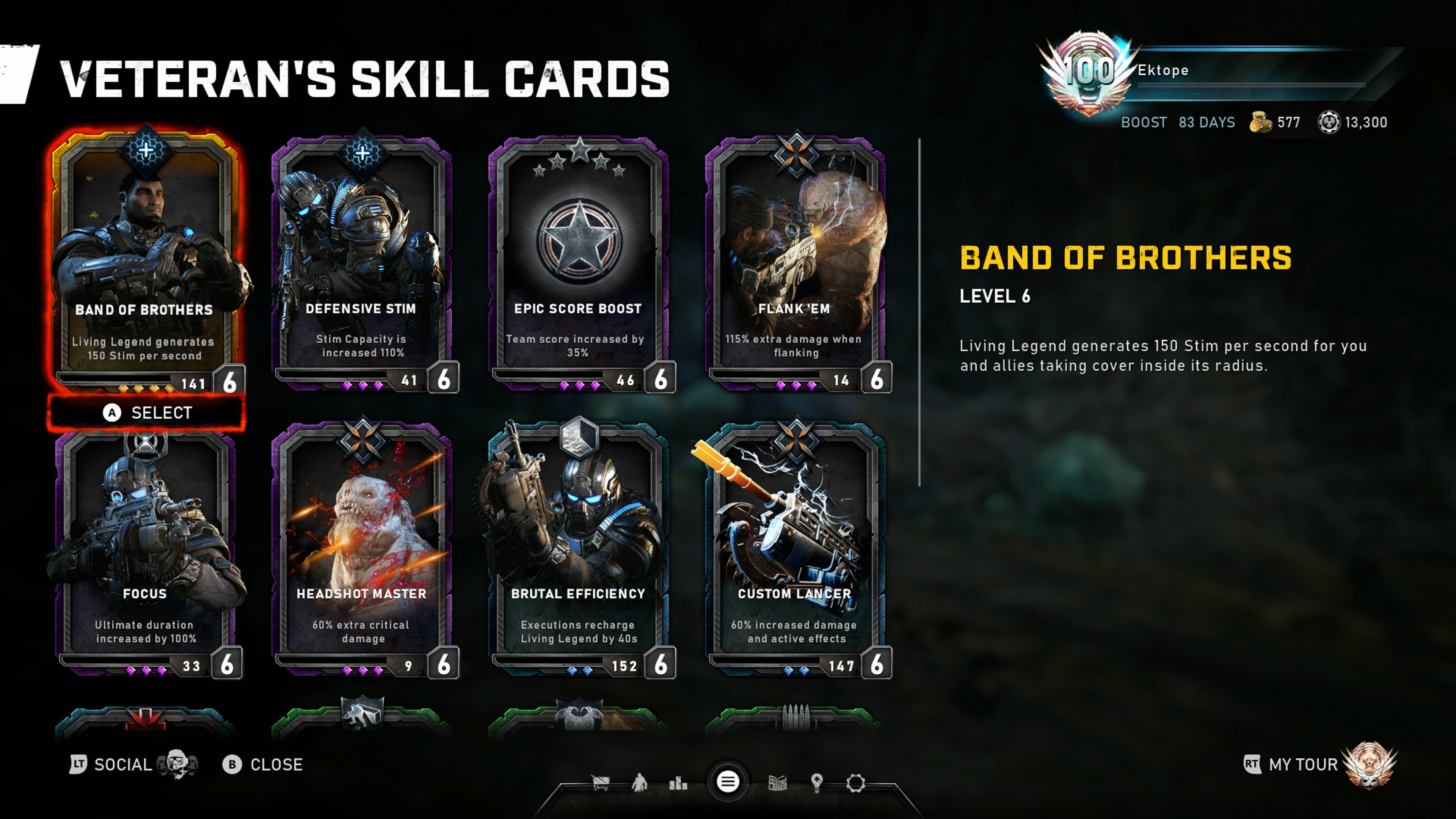Viewport: 1456px width, 819px height.
Task: Open the store shopping cart icon
Action: click(x=600, y=783)
